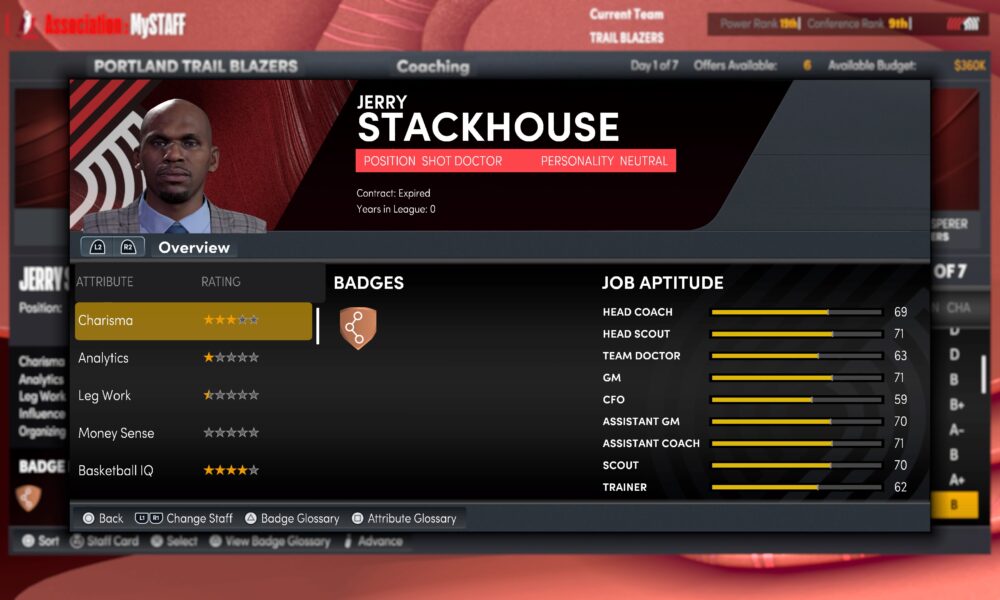Choose the Analytics attribute row
Screen dimensions: 1000x600
coord(193,358)
